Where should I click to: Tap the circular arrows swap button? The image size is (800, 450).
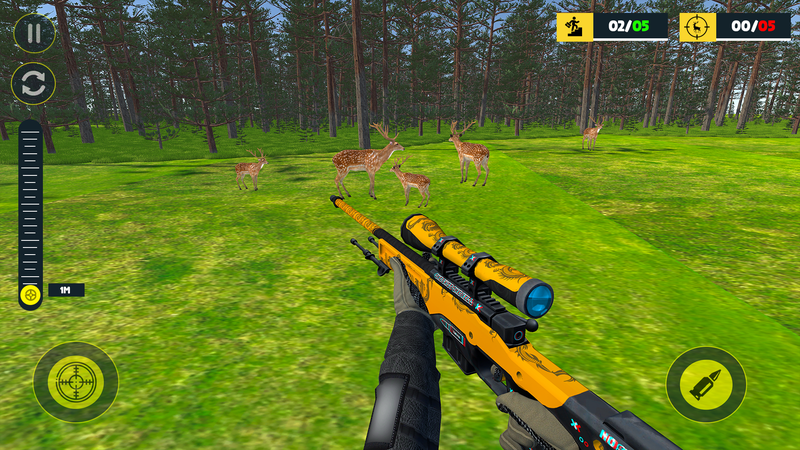coord(34,84)
